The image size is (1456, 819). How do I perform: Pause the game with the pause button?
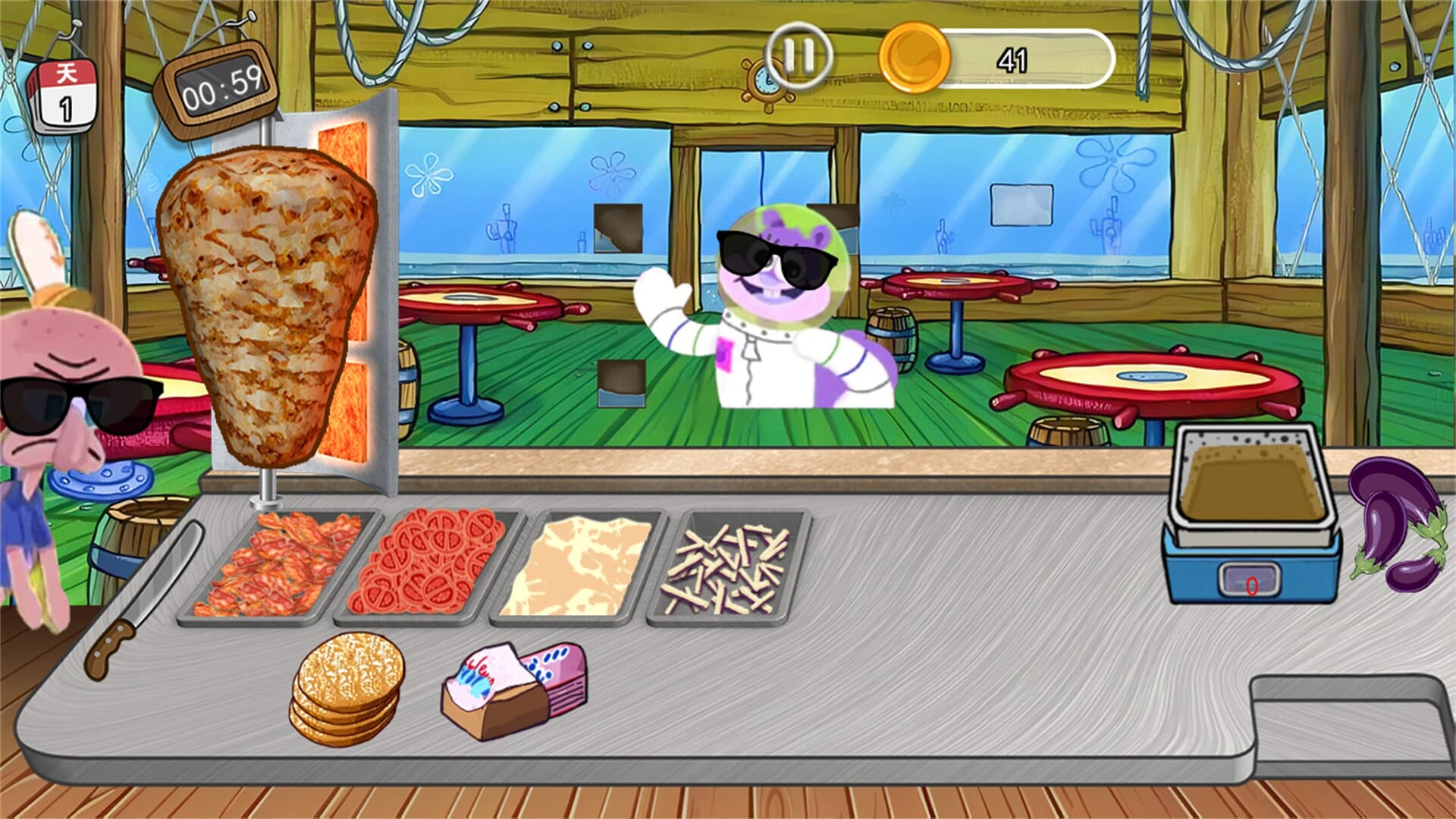[x=798, y=56]
